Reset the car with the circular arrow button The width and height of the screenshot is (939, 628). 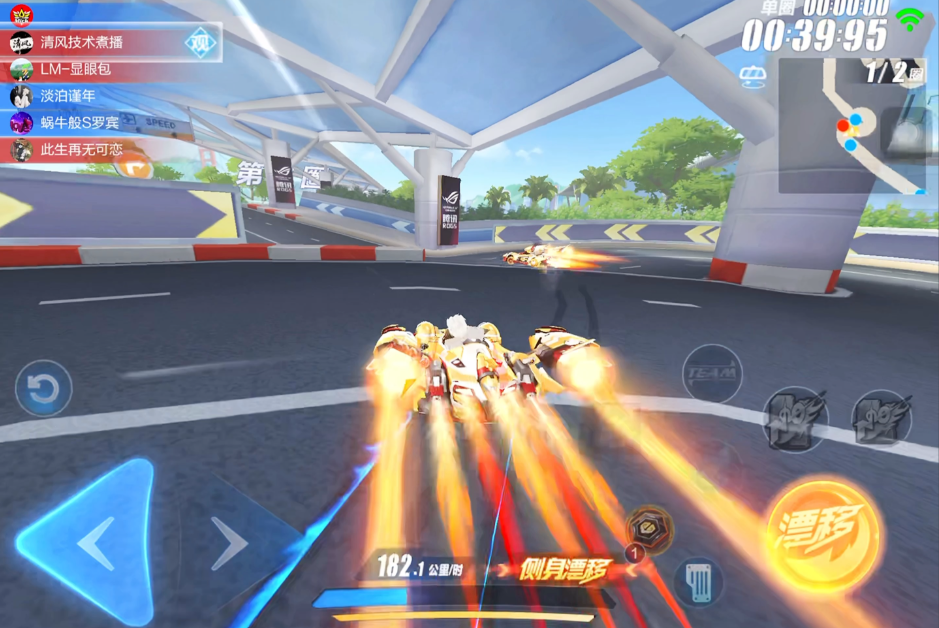43,388
